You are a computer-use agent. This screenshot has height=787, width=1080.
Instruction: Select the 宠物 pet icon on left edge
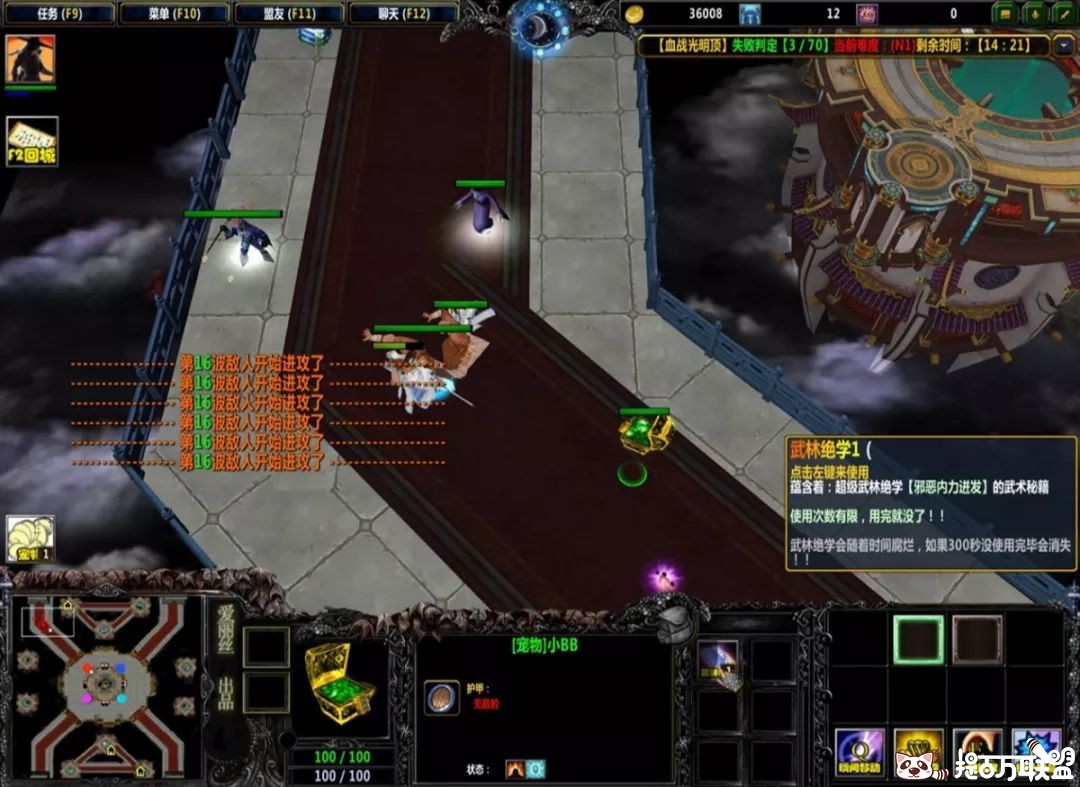[x=30, y=539]
